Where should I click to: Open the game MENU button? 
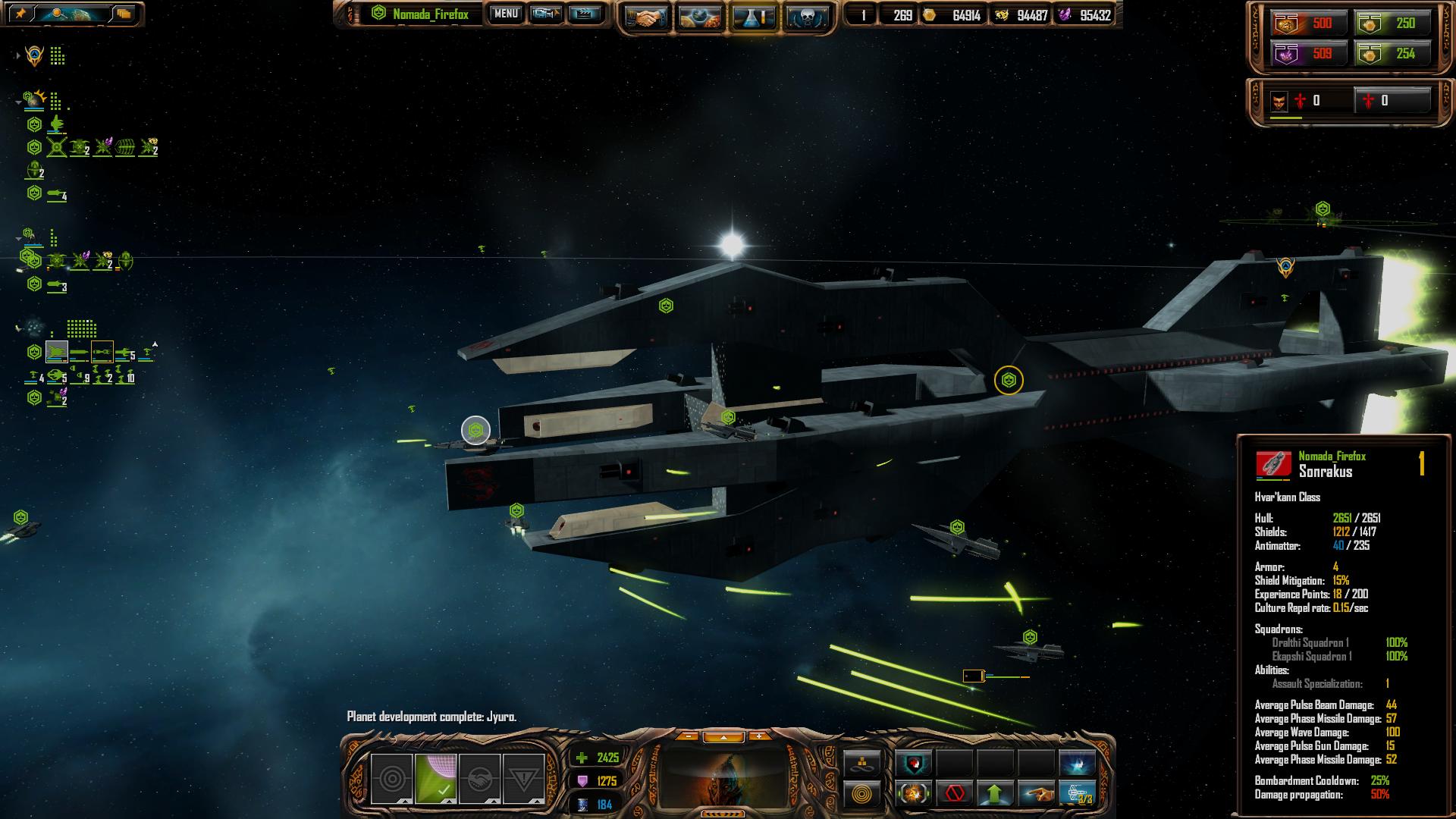coord(506,14)
